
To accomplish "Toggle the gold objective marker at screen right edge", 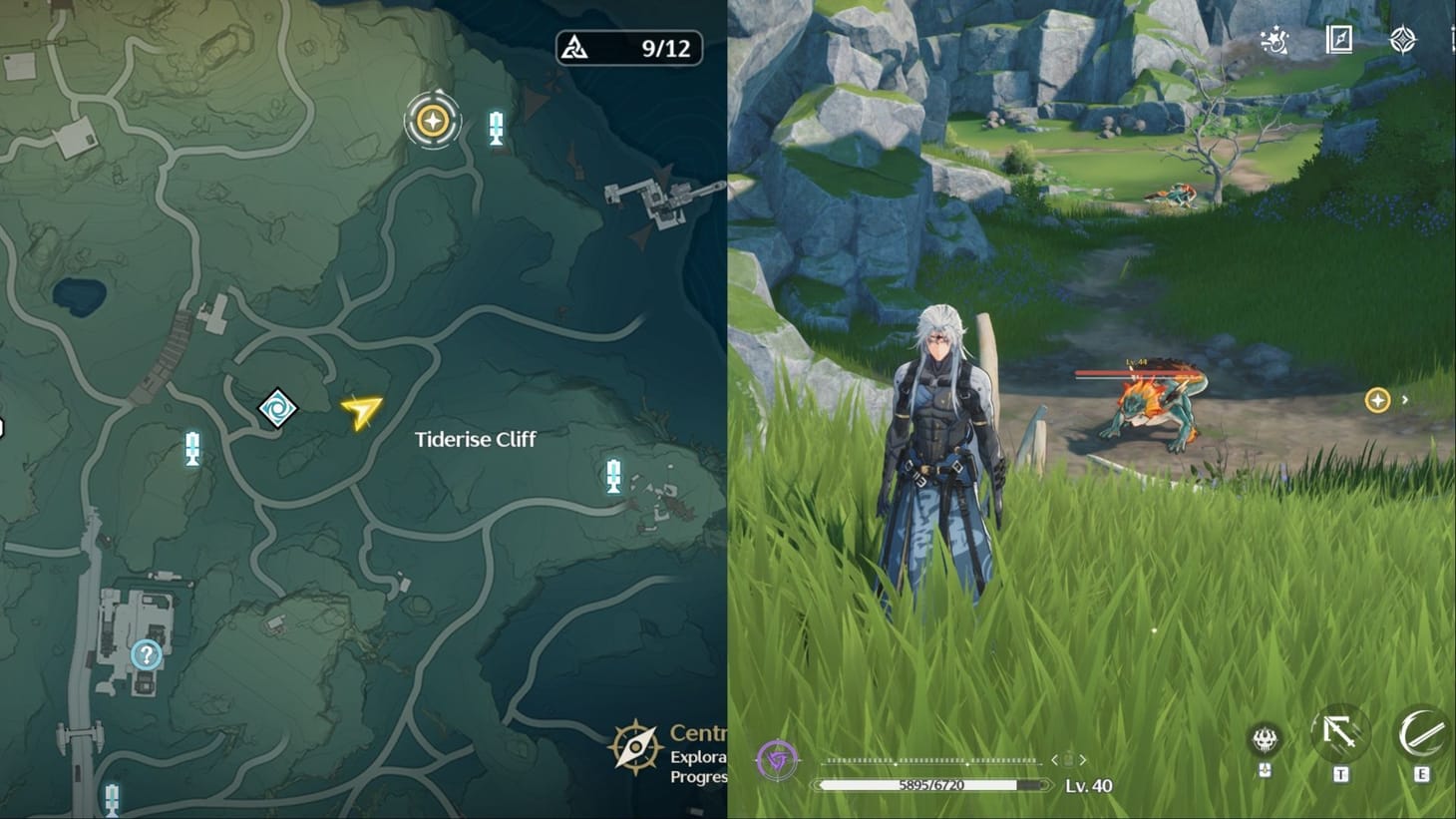I will point(1377,400).
